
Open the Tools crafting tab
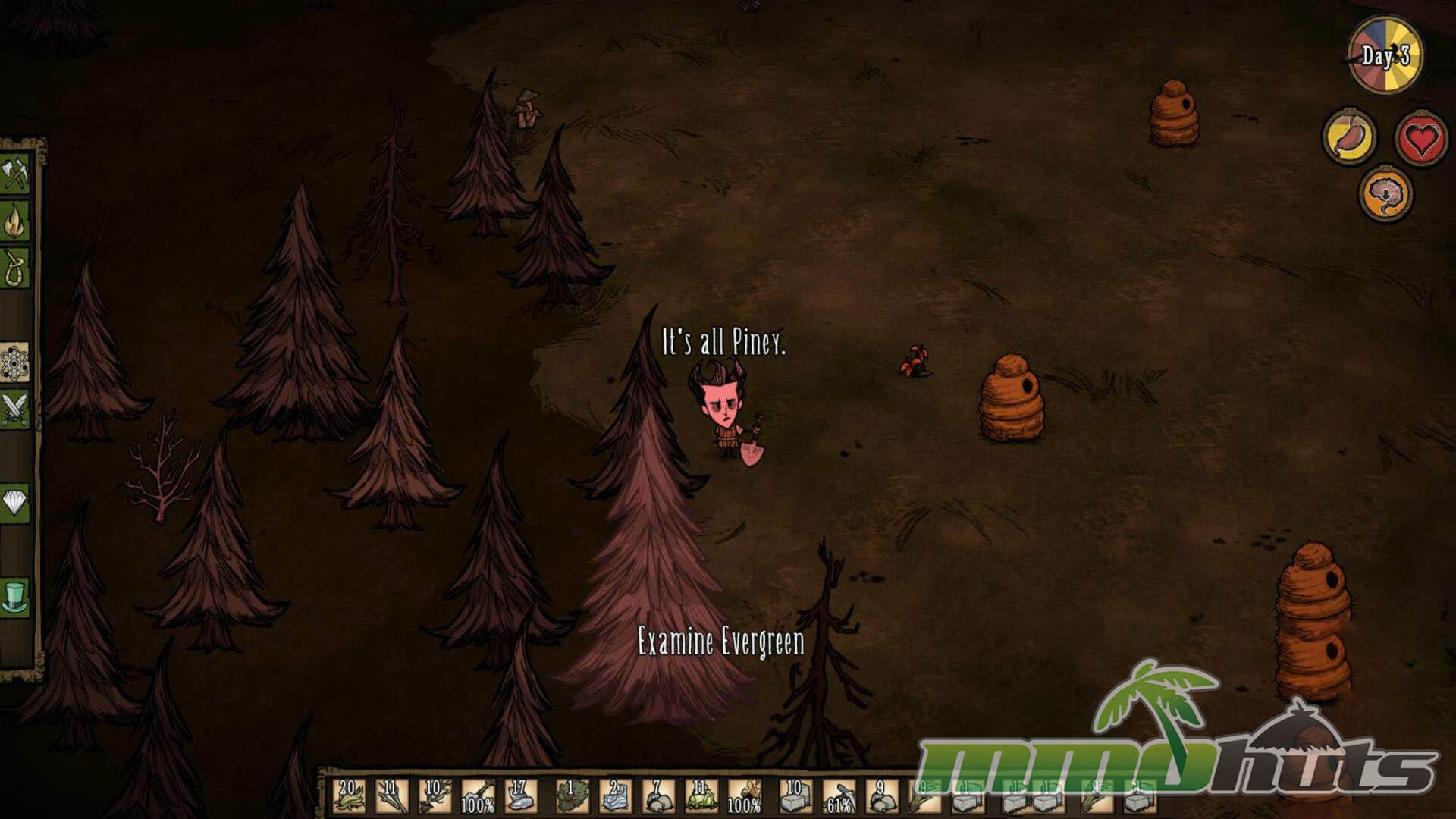pyautogui.click(x=15, y=174)
